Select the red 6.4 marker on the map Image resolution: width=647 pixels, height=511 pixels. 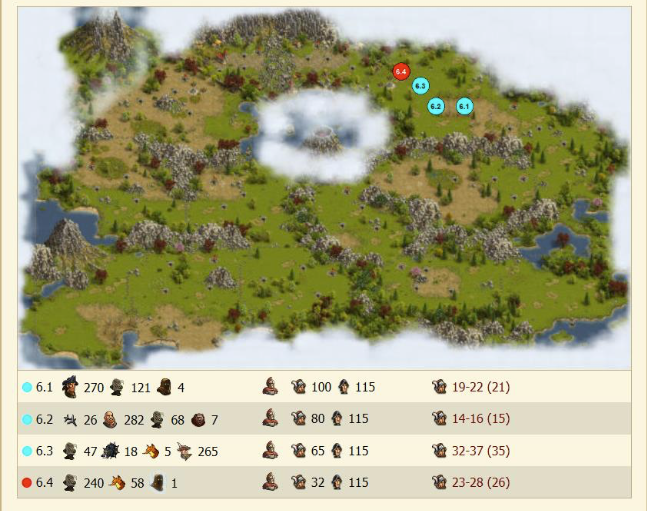[x=401, y=71]
